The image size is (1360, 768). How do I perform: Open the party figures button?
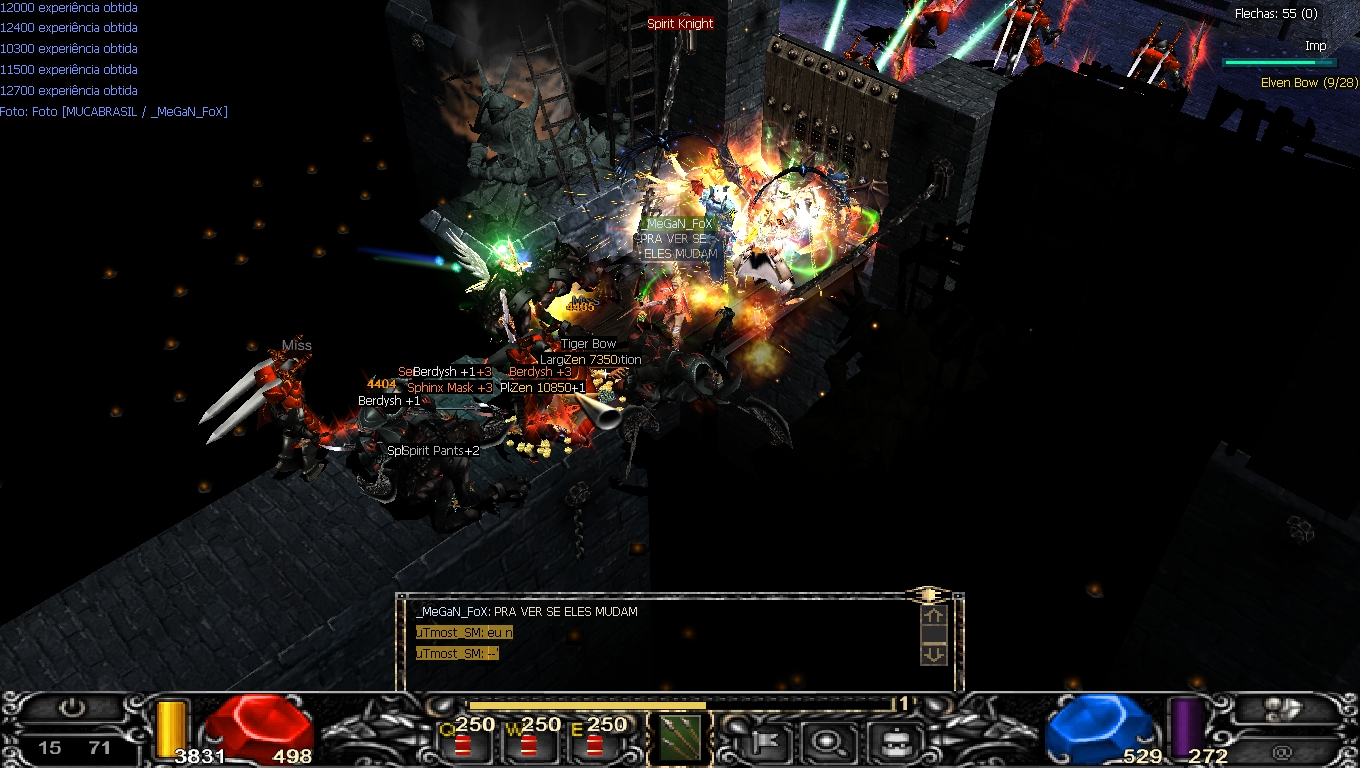click(x=1285, y=709)
